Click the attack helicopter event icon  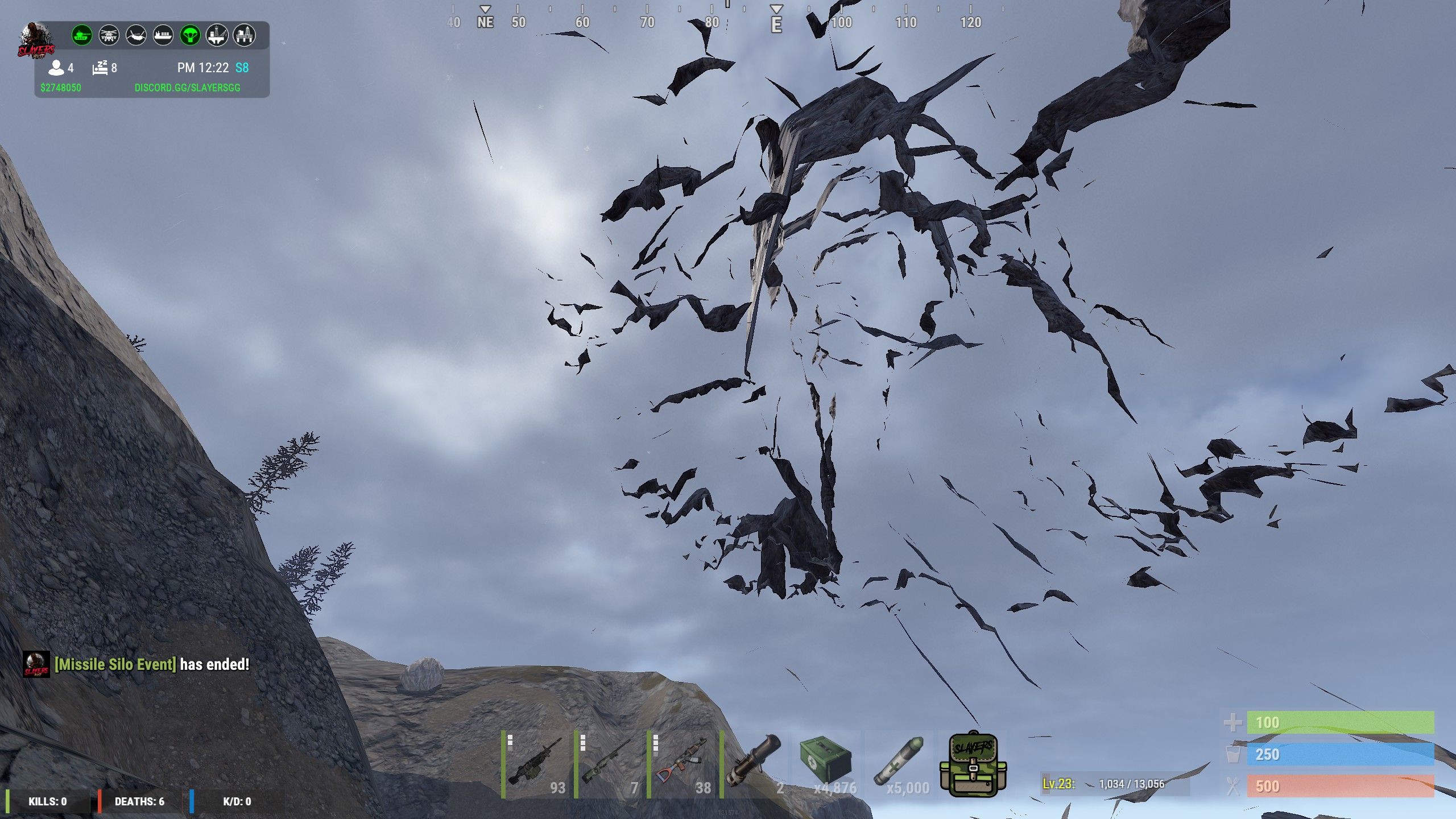(109, 35)
